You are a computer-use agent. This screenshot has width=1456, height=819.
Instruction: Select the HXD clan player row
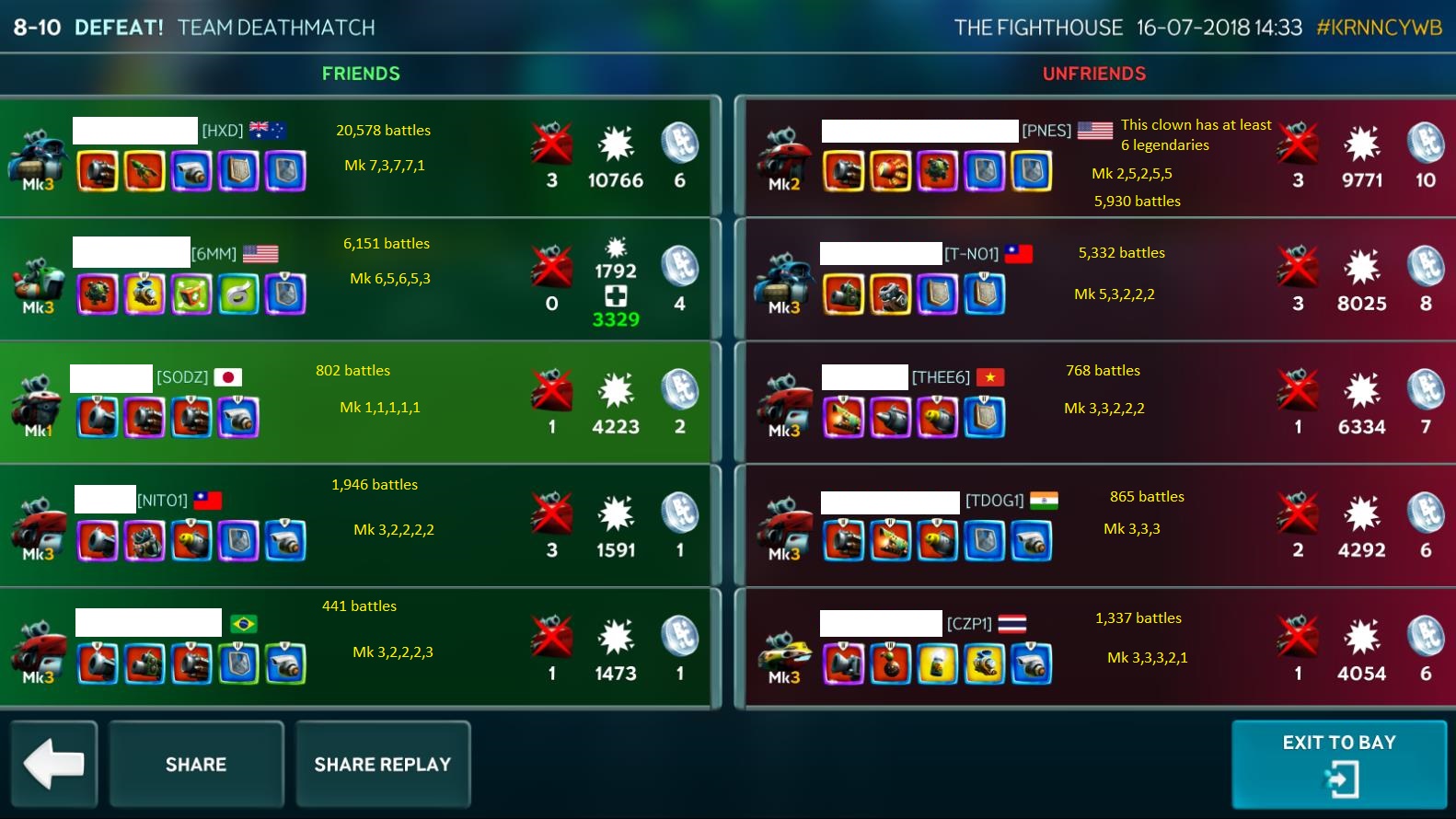(x=359, y=156)
